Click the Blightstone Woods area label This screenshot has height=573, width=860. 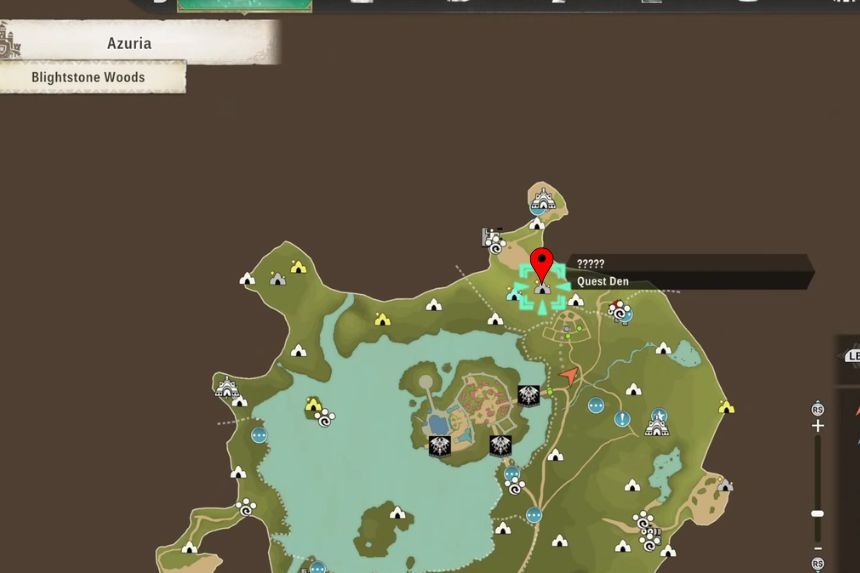88,77
